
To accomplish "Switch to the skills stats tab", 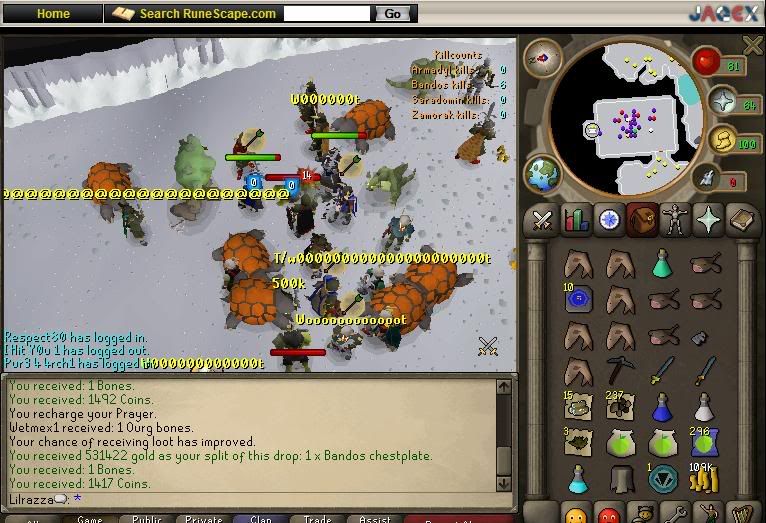I will point(575,220).
